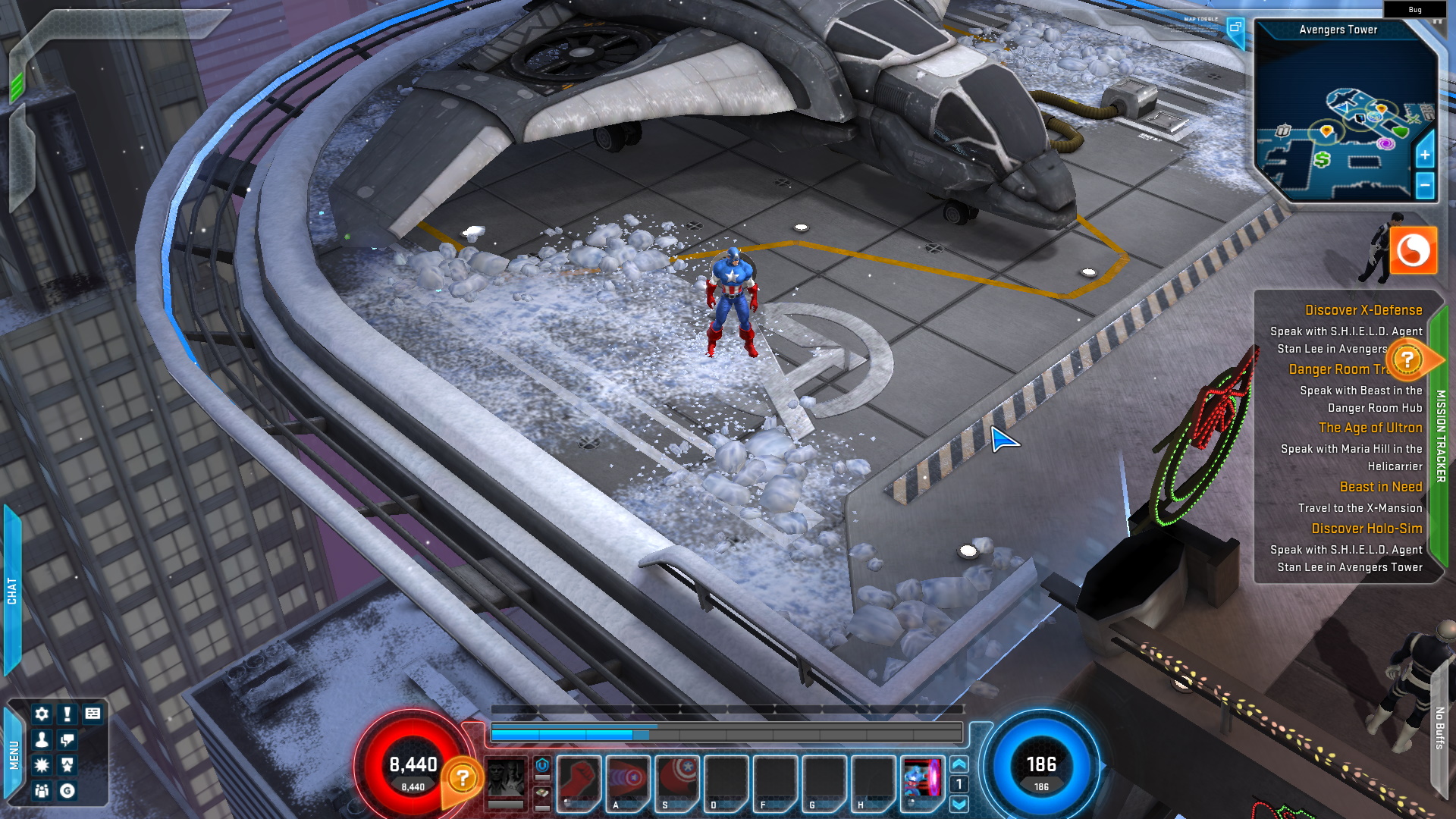Click the orange question mark by health orb
The height and width of the screenshot is (819, 1456).
coord(463,778)
